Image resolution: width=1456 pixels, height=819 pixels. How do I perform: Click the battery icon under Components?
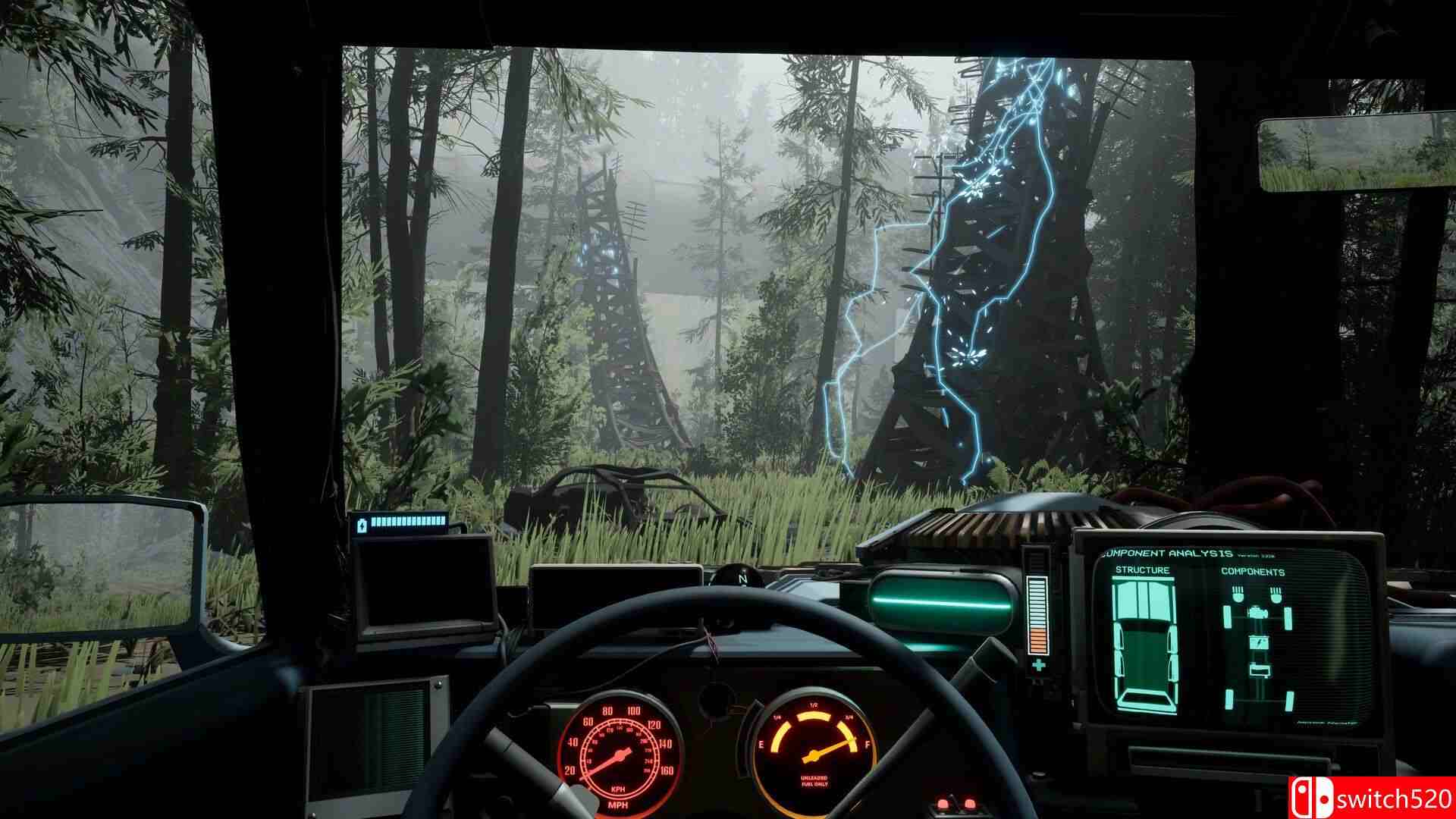1259,642
